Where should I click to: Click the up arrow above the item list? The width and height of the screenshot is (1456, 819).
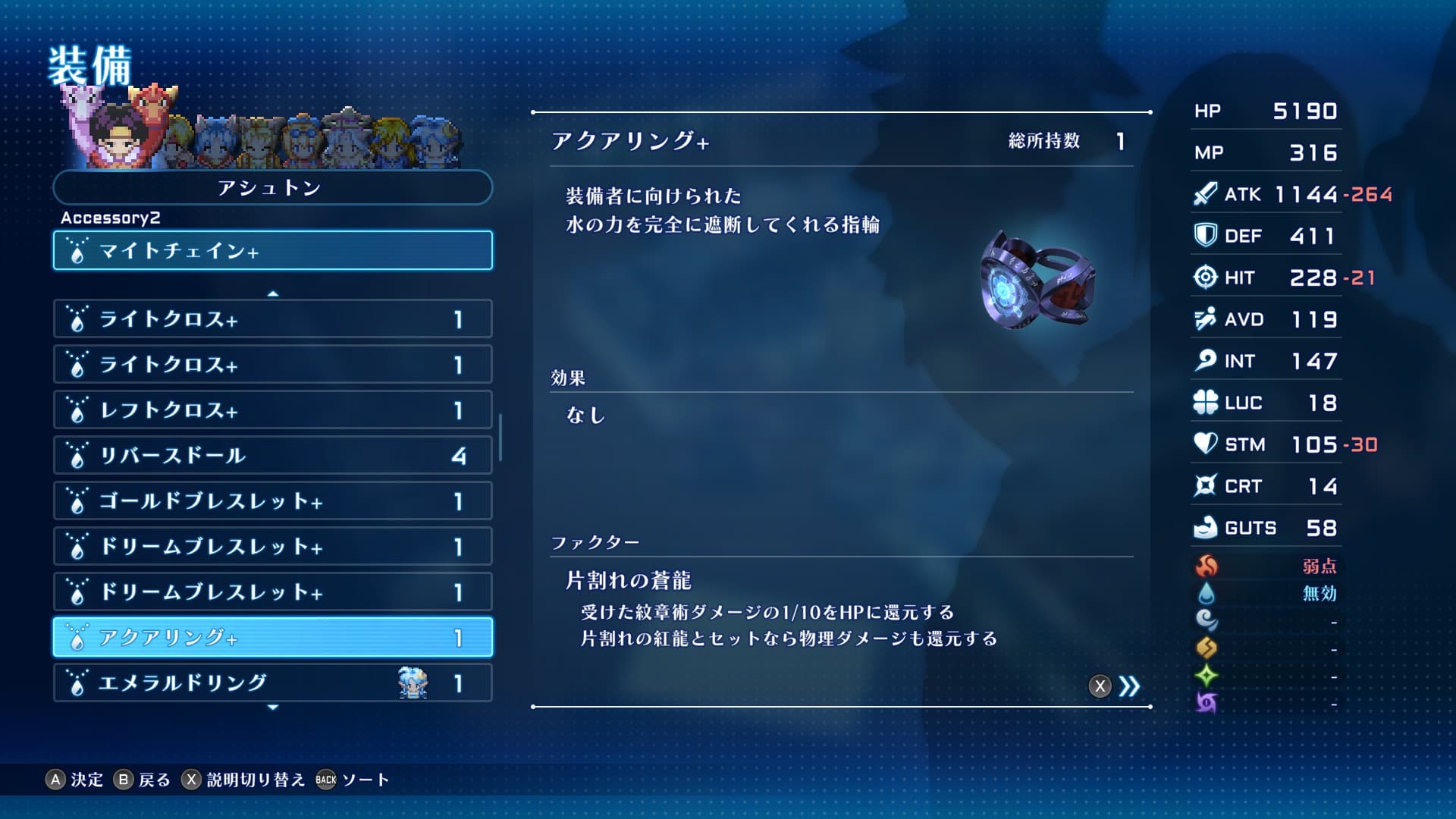[273, 293]
